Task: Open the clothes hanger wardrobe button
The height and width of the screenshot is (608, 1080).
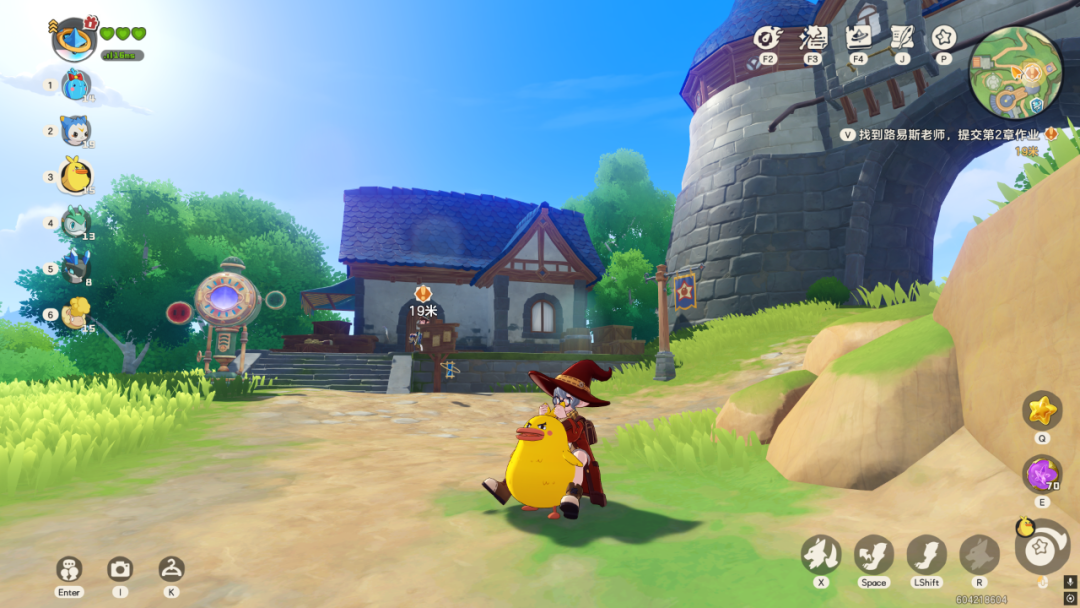Action: (x=171, y=569)
